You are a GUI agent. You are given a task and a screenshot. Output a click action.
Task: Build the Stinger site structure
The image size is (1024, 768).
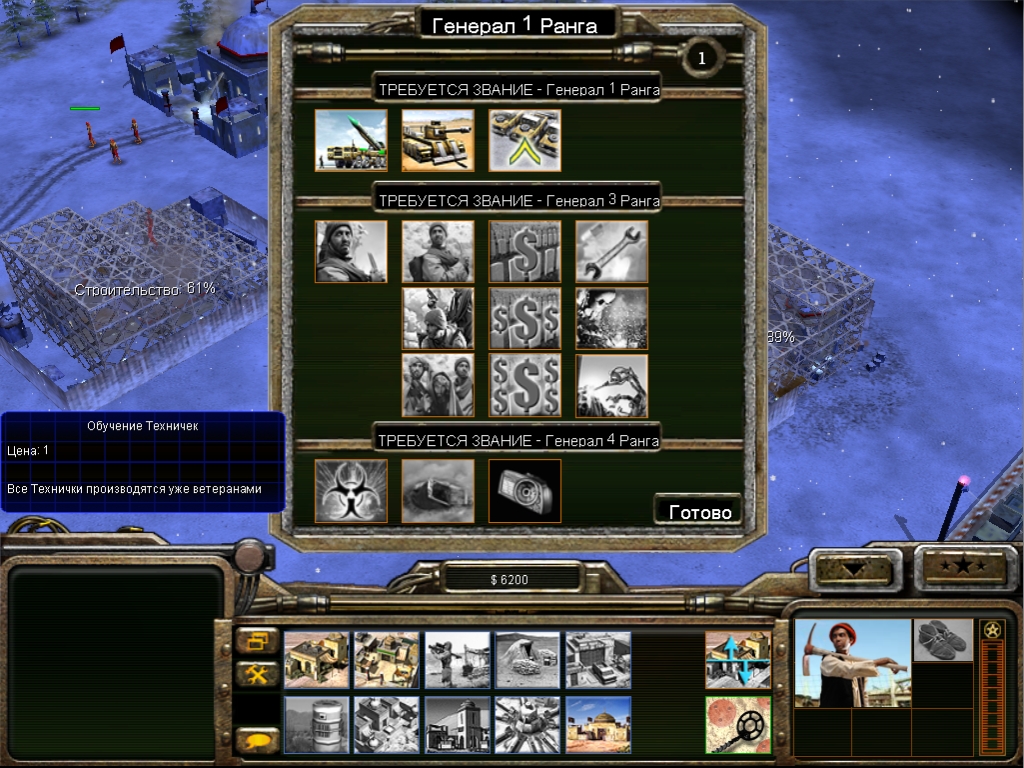(458, 659)
